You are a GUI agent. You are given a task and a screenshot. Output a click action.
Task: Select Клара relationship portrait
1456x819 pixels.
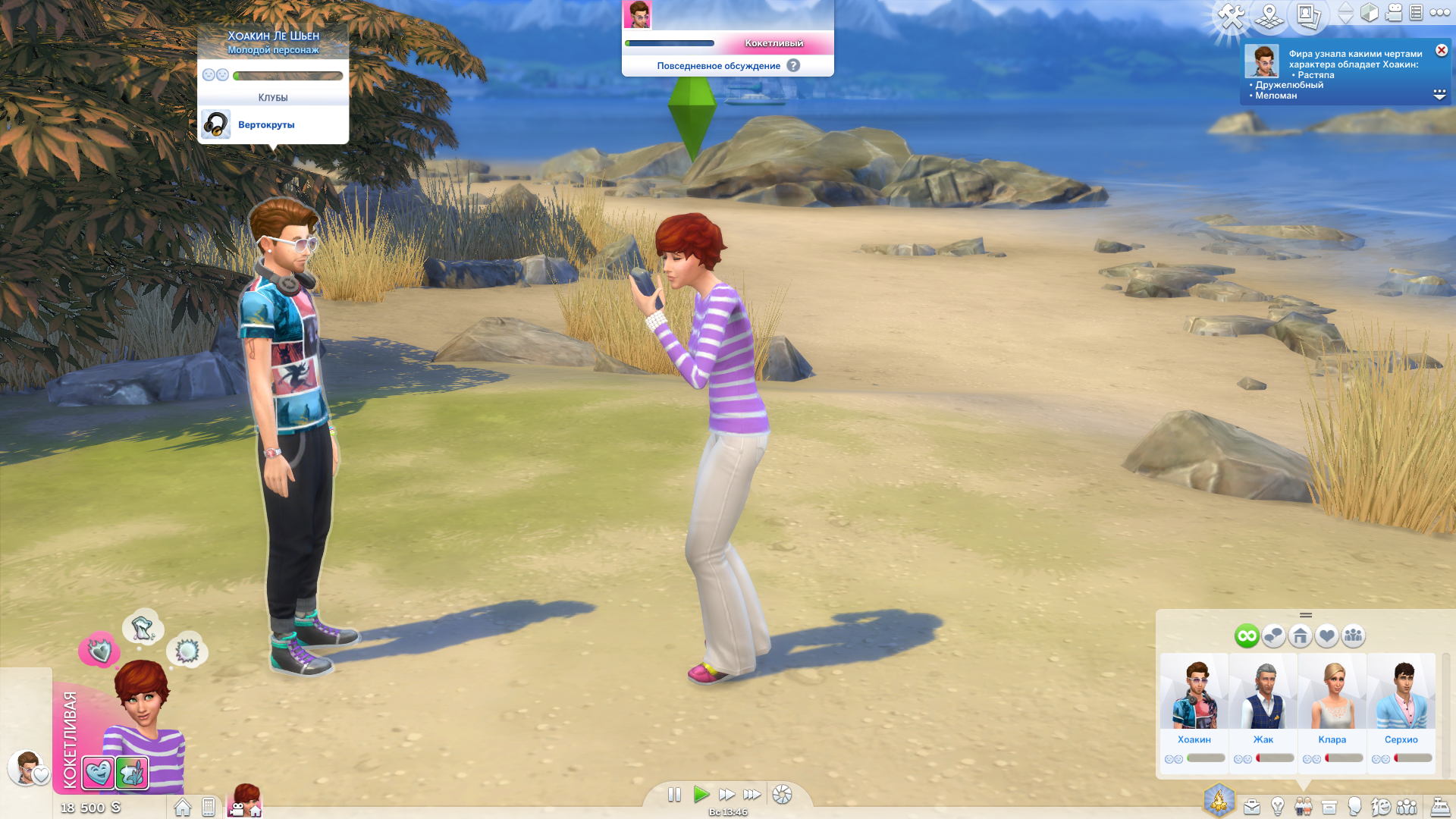point(1332,692)
